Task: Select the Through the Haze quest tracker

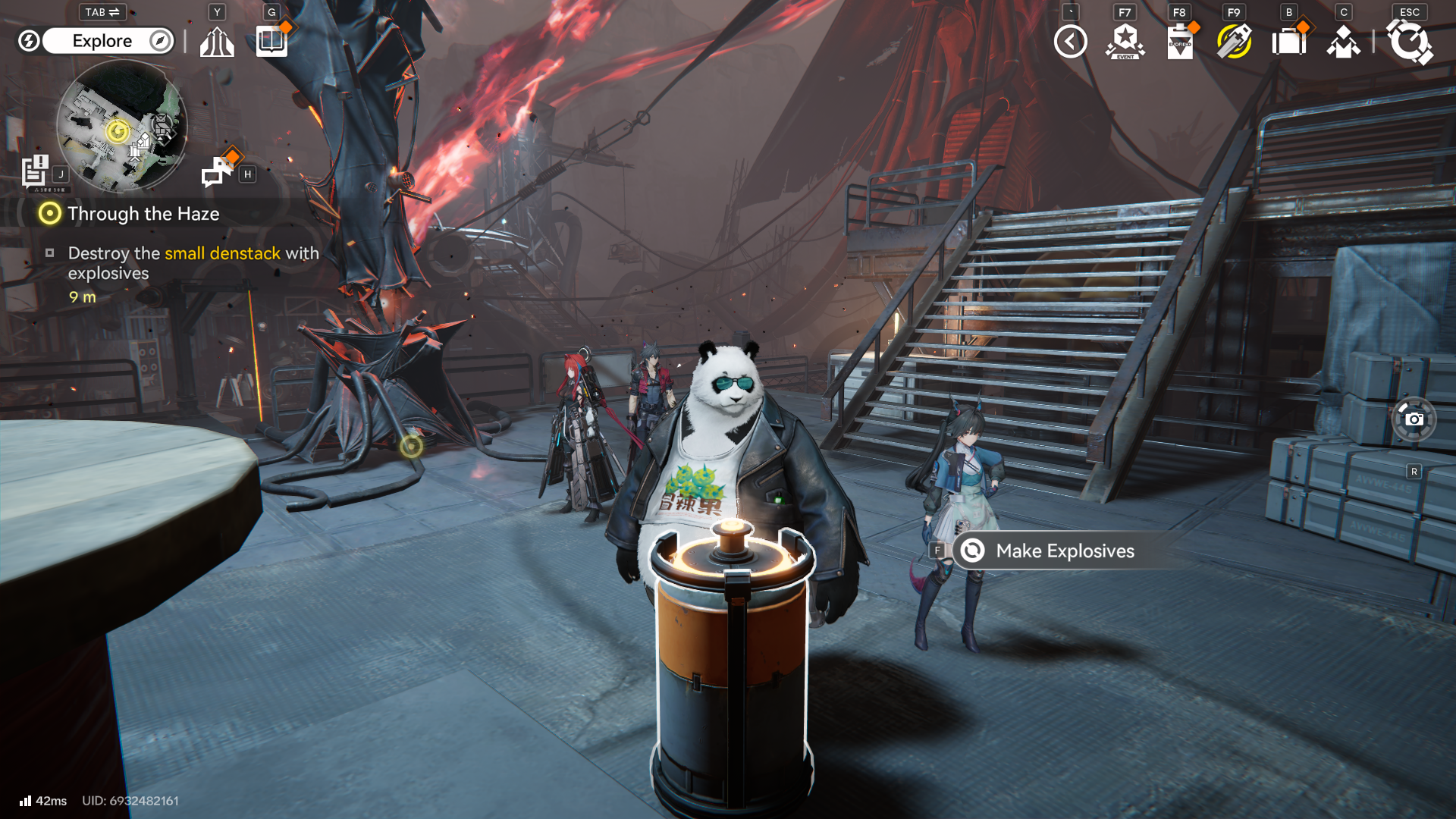Action: pos(143,214)
